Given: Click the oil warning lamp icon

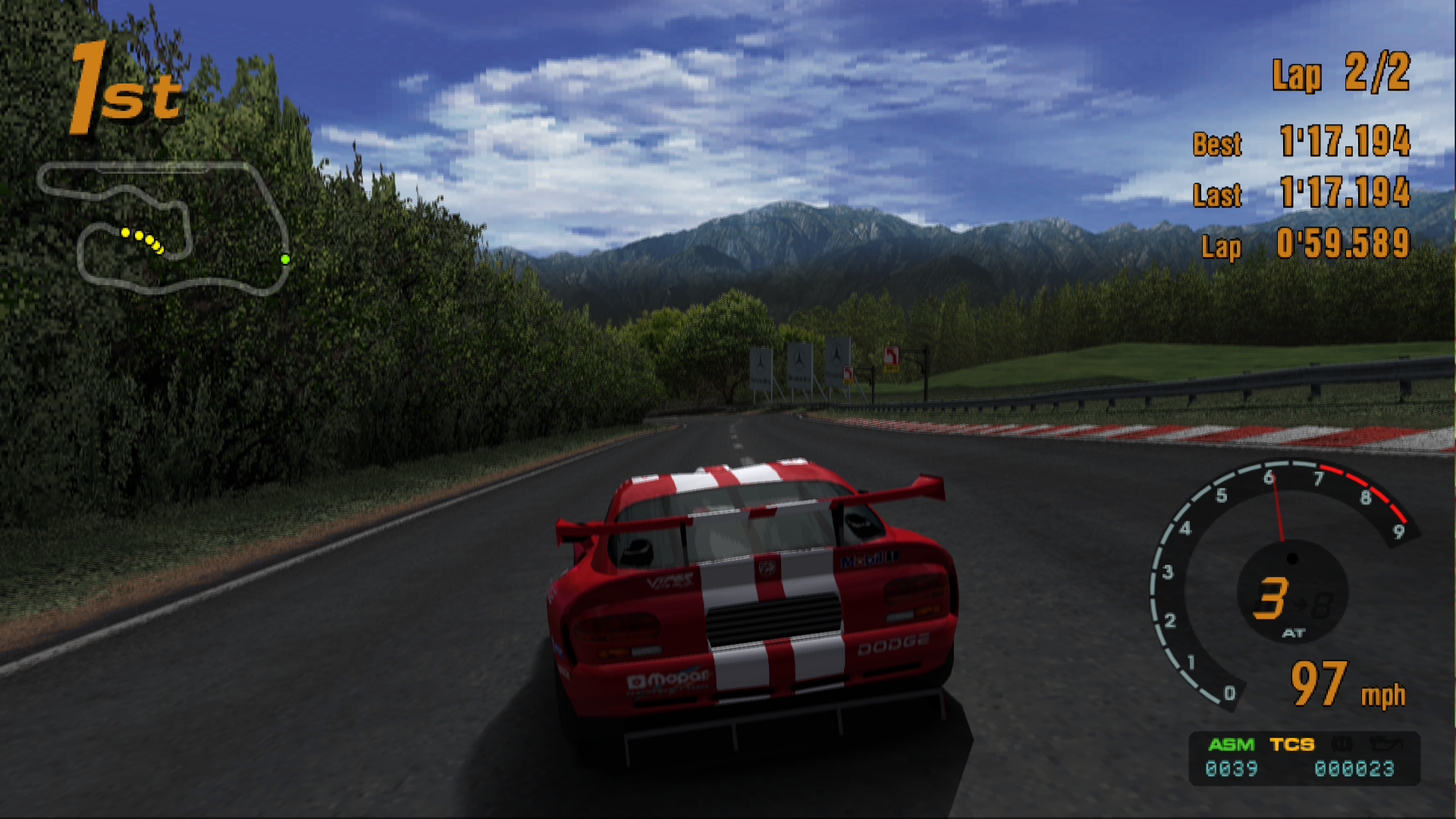Looking at the screenshot, I should click(1386, 743).
